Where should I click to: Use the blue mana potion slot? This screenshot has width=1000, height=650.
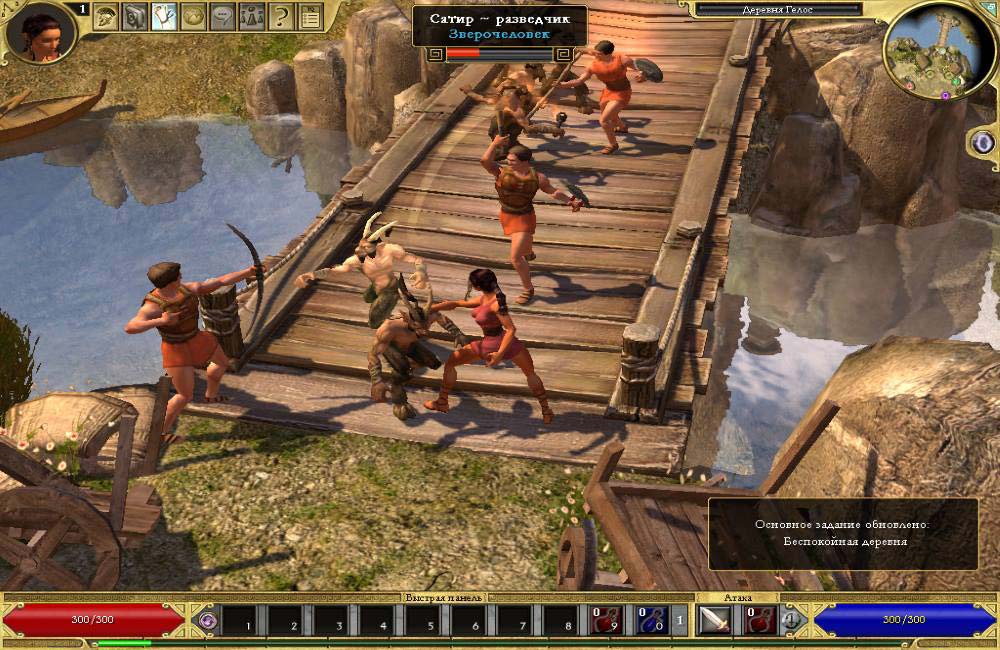click(x=650, y=621)
